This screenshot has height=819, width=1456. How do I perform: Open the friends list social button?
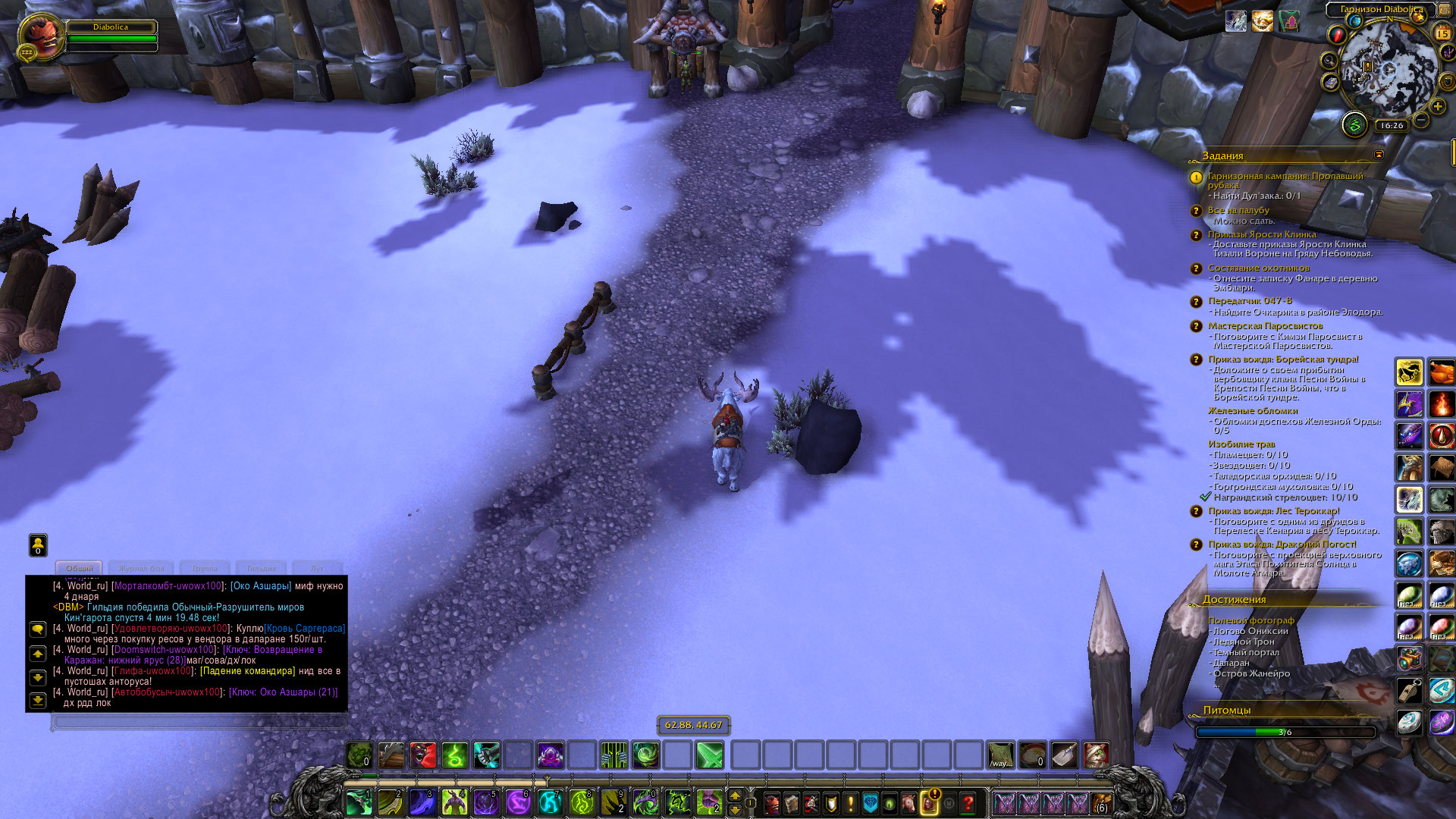click(x=38, y=544)
